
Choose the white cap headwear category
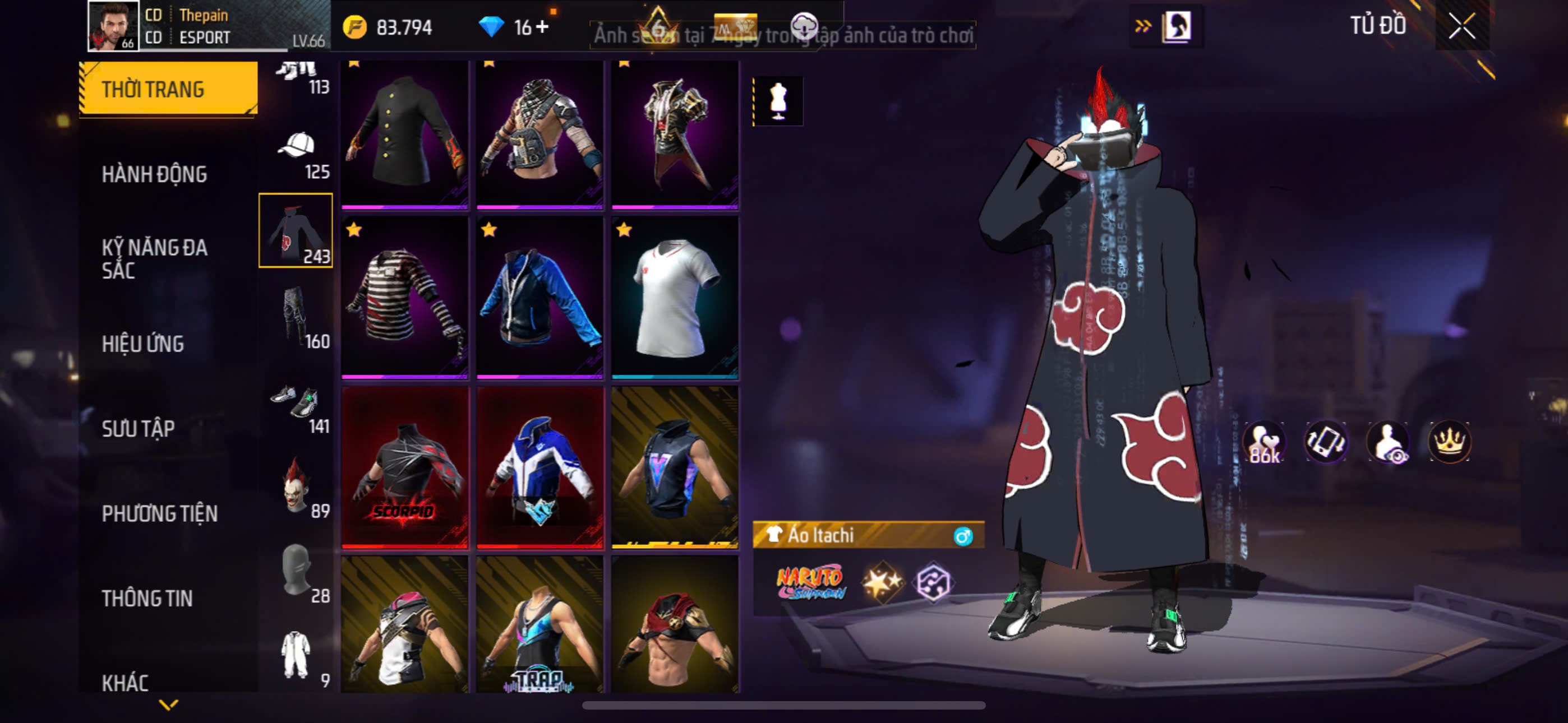click(x=297, y=151)
